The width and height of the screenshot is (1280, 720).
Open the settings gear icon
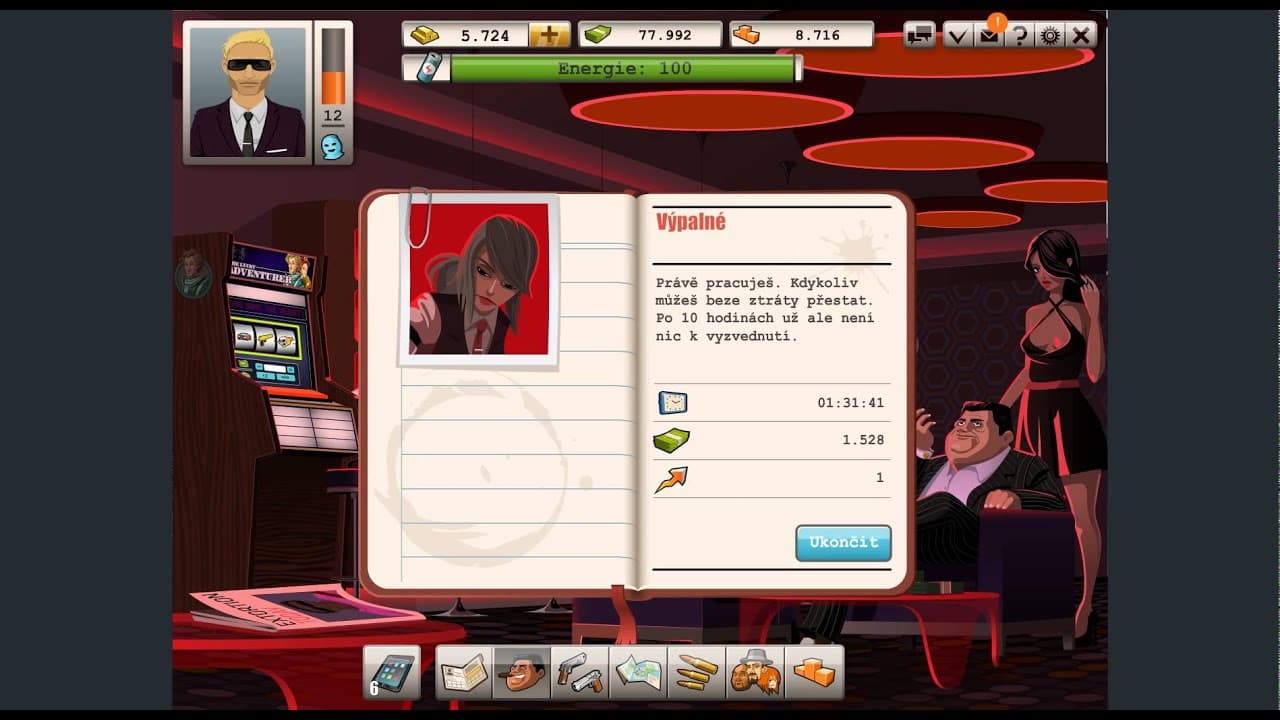click(1050, 34)
